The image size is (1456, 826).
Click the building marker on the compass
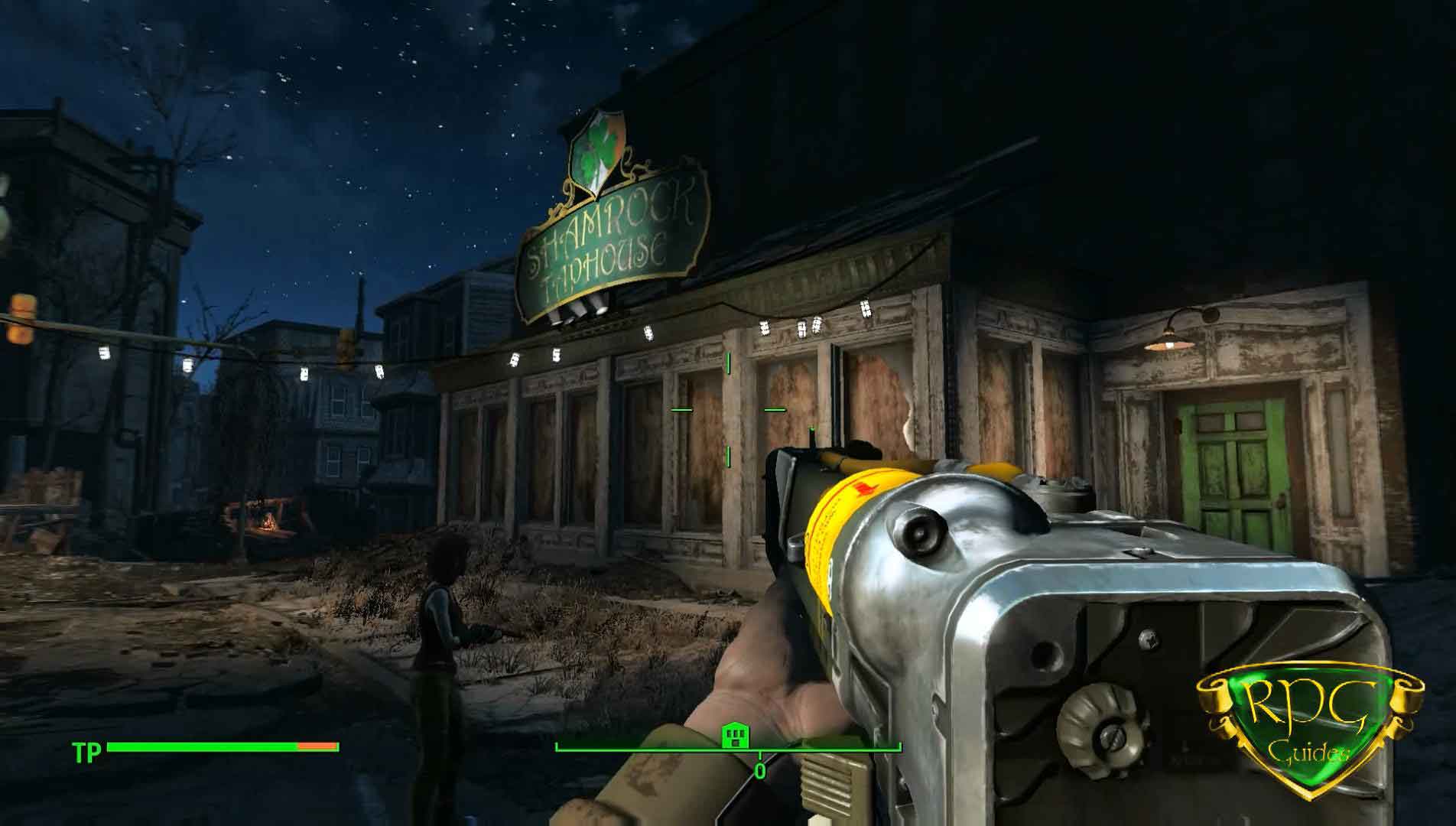[x=736, y=736]
